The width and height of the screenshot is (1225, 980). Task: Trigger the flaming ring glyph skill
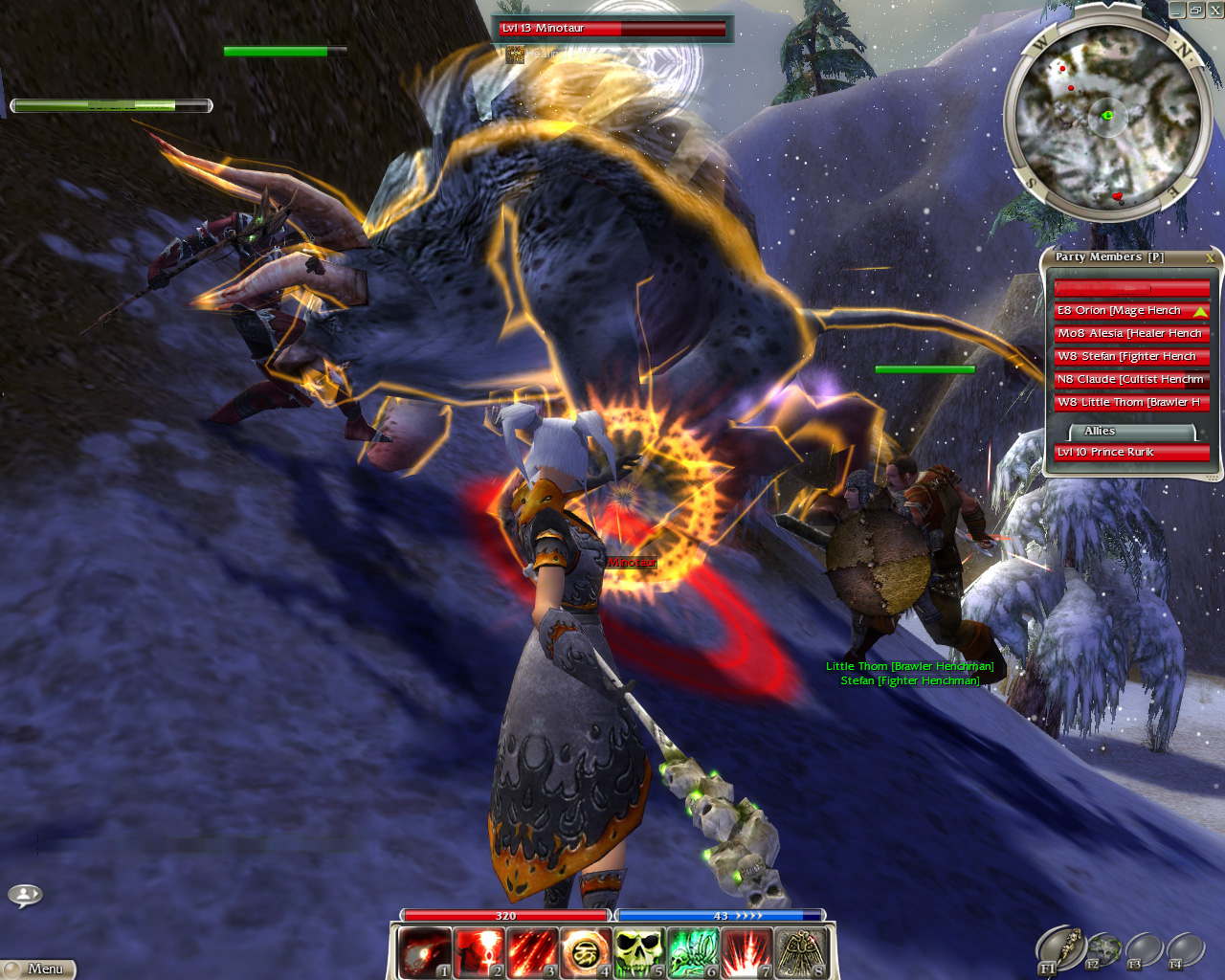[x=585, y=953]
